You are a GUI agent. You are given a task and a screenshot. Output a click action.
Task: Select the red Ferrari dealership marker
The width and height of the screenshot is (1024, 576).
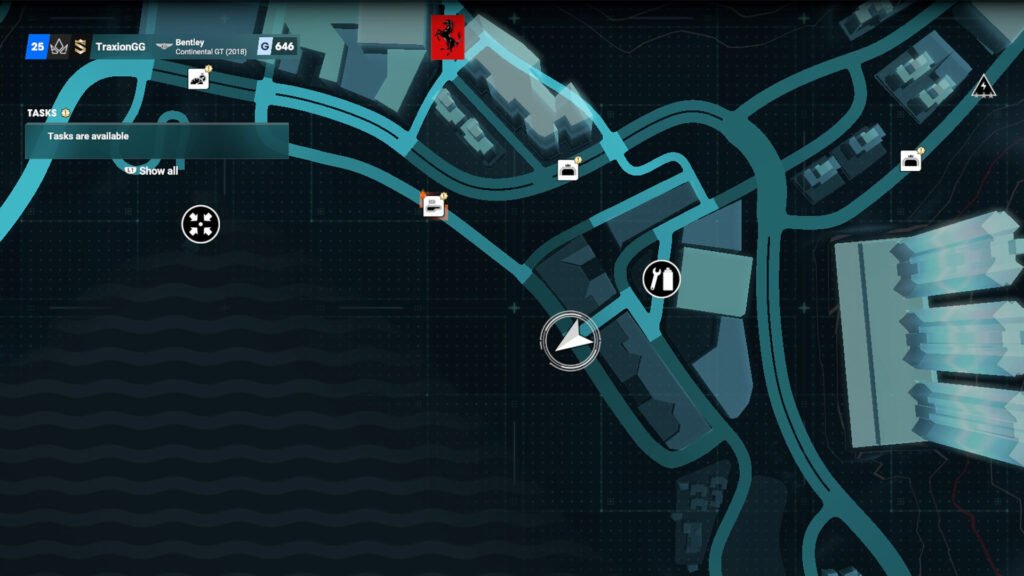coord(447,37)
